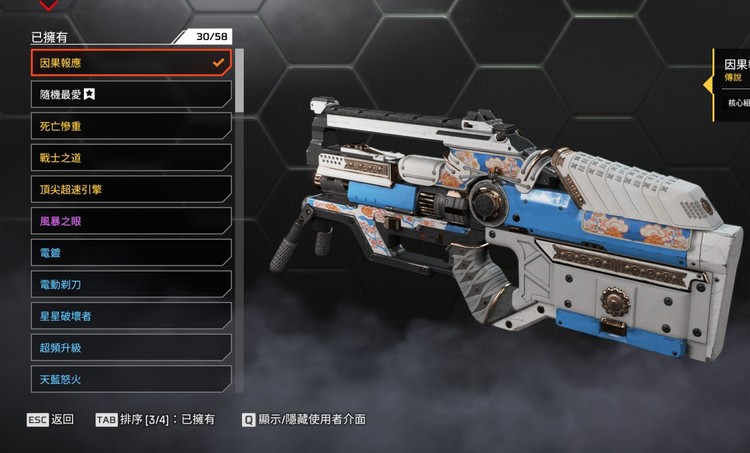Pick the 電動剃刀 skin
The height and width of the screenshot is (453, 750).
click(131, 284)
